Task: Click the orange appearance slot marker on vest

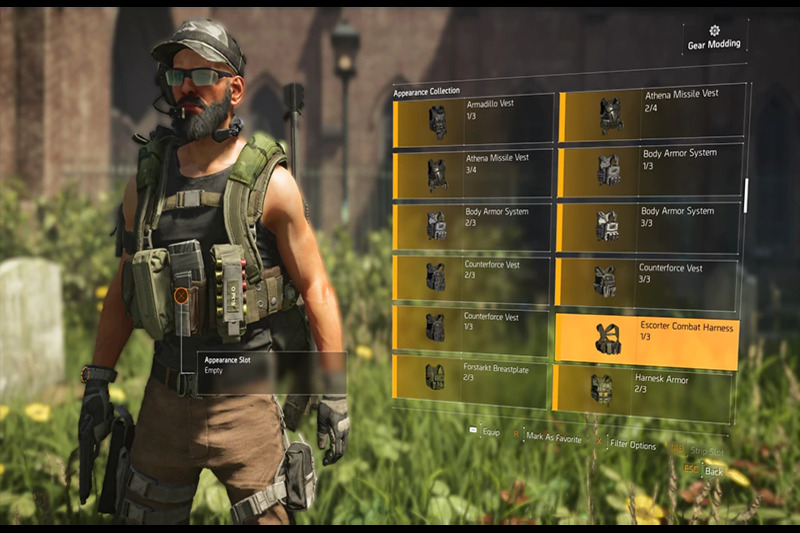Action: click(x=181, y=296)
